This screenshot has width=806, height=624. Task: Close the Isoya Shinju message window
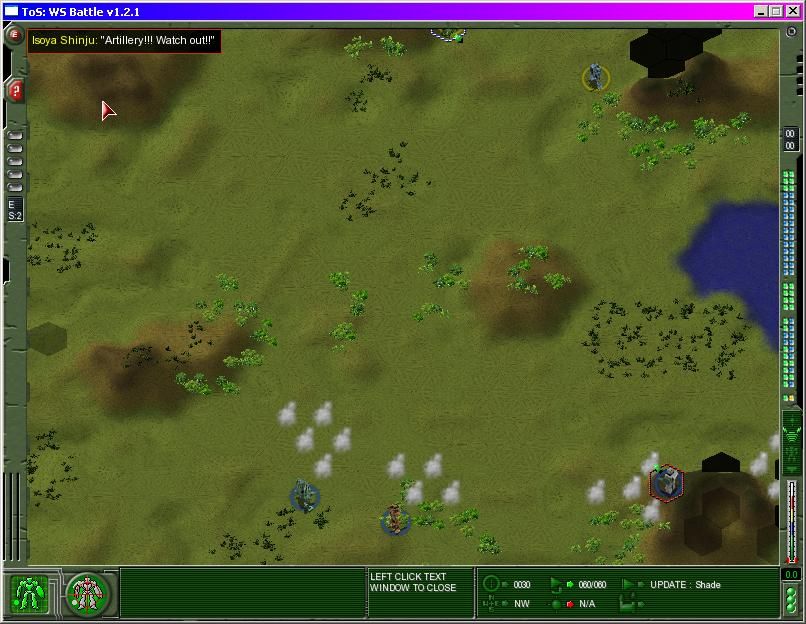click(123, 41)
